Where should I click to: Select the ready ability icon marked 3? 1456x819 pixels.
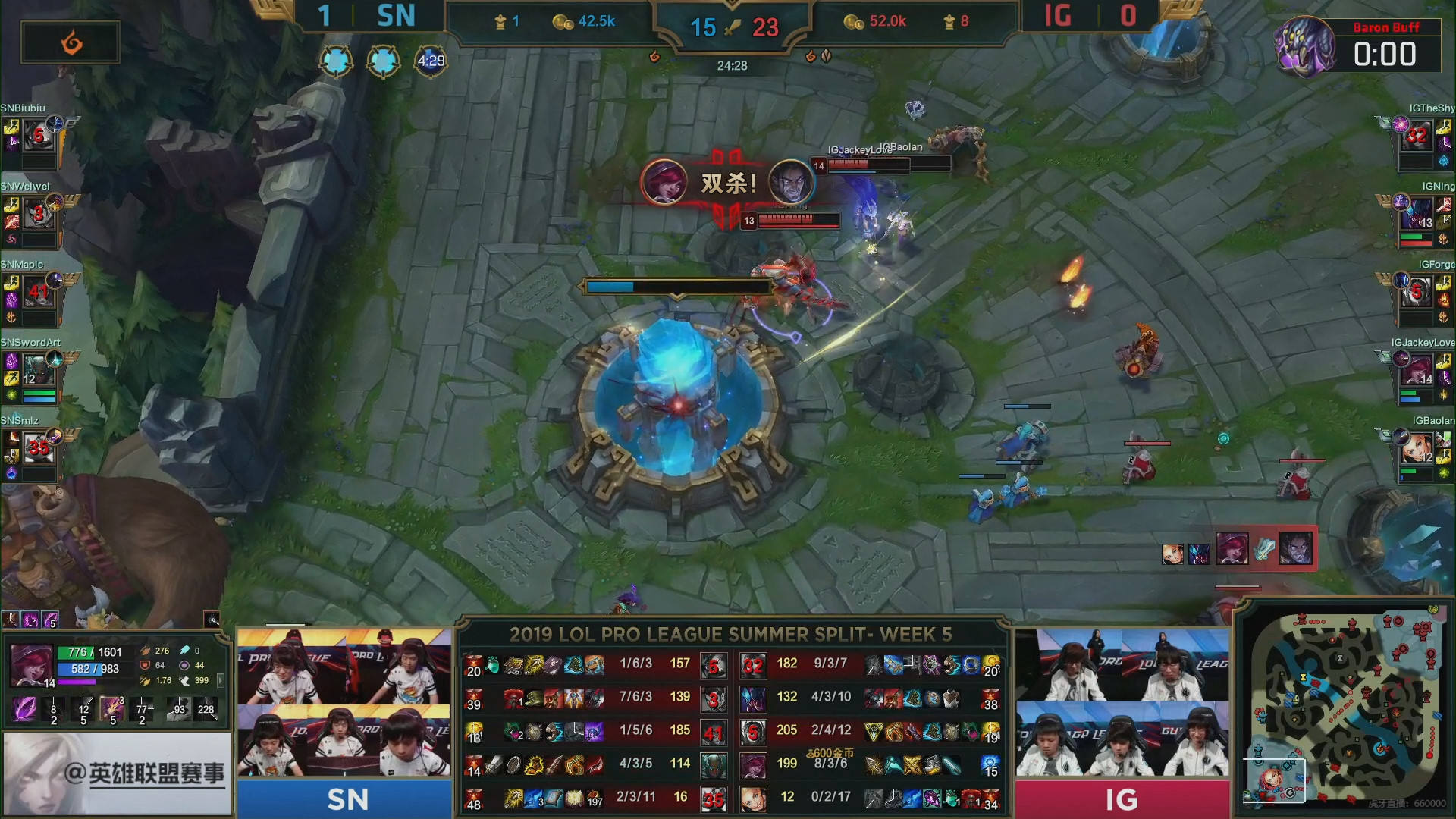tap(112, 710)
